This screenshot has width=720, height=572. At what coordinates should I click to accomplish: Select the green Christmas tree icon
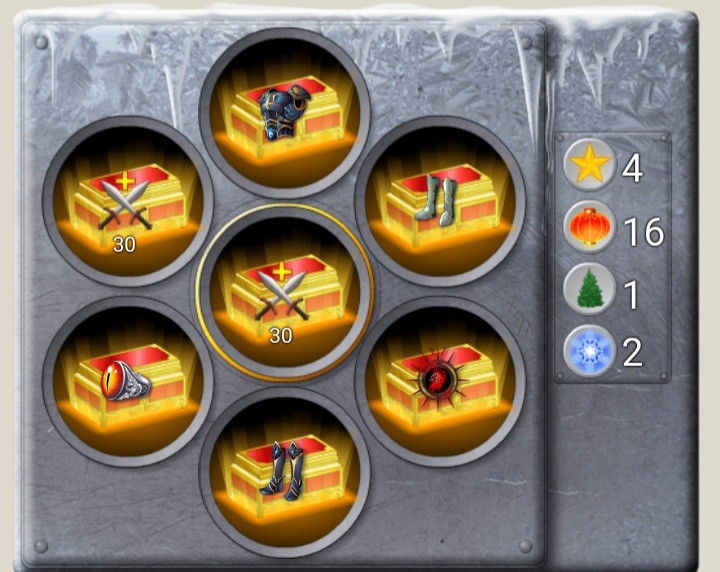(589, 291)
